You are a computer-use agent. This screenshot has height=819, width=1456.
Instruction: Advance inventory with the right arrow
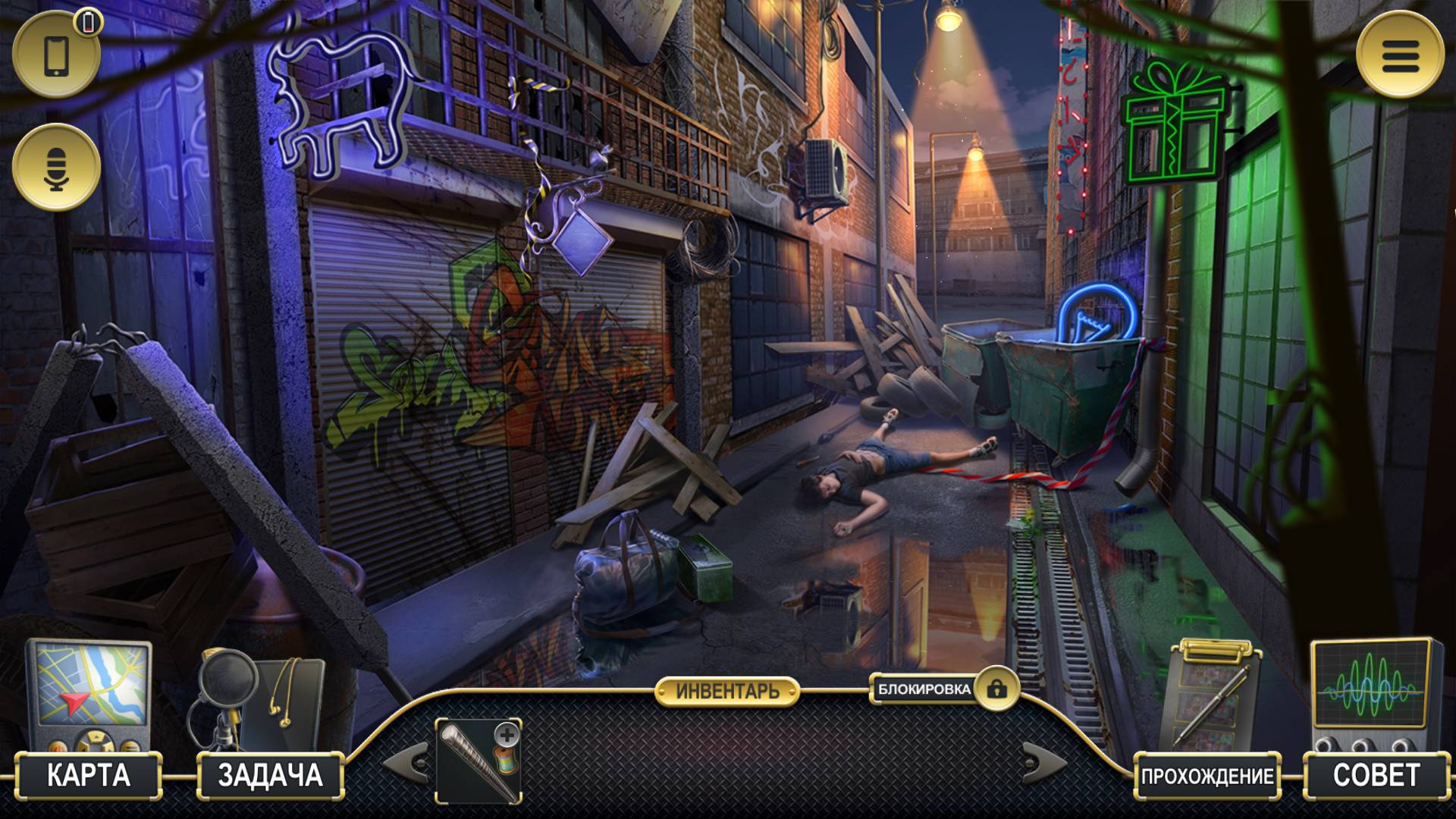point(1043,761)
